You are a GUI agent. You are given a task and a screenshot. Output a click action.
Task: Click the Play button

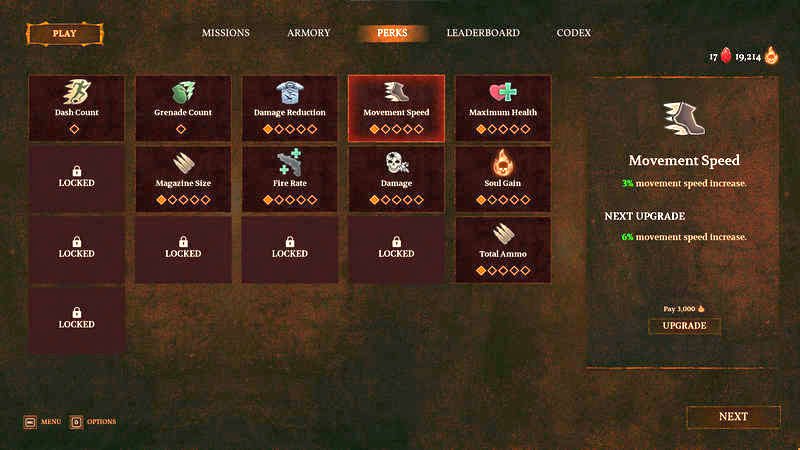[64, 33]
